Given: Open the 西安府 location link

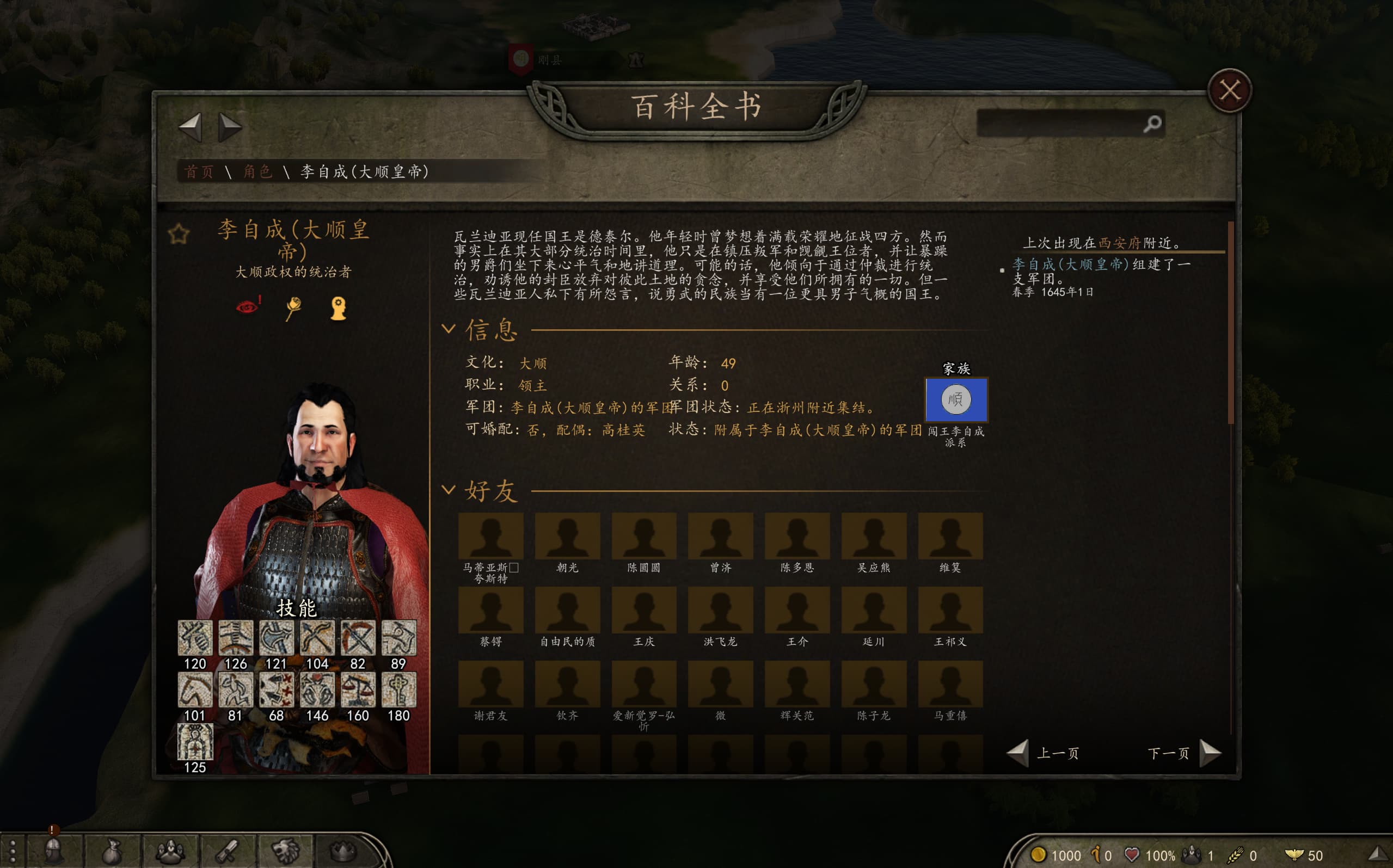Looking at the screenshot, I should tap(1119, 243).
